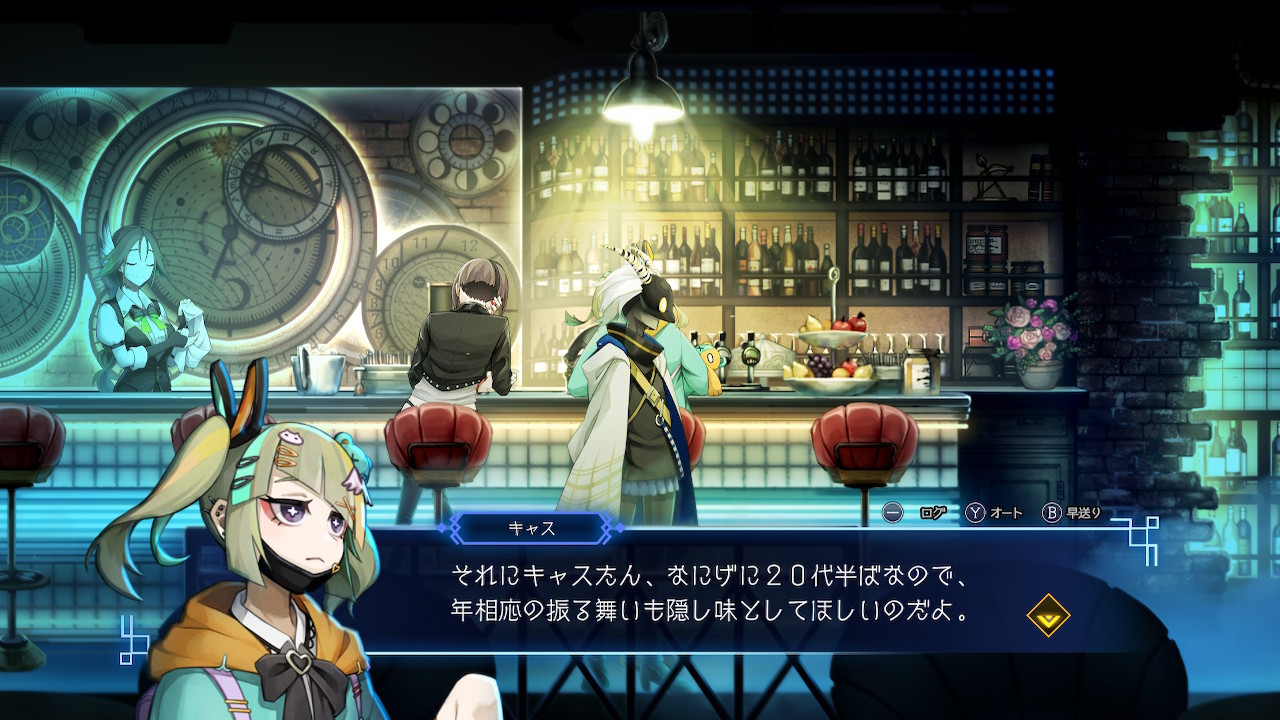Advance dialogue with the yellow diamond arrow
The image size is (1280, 720).
(1048, 616)
